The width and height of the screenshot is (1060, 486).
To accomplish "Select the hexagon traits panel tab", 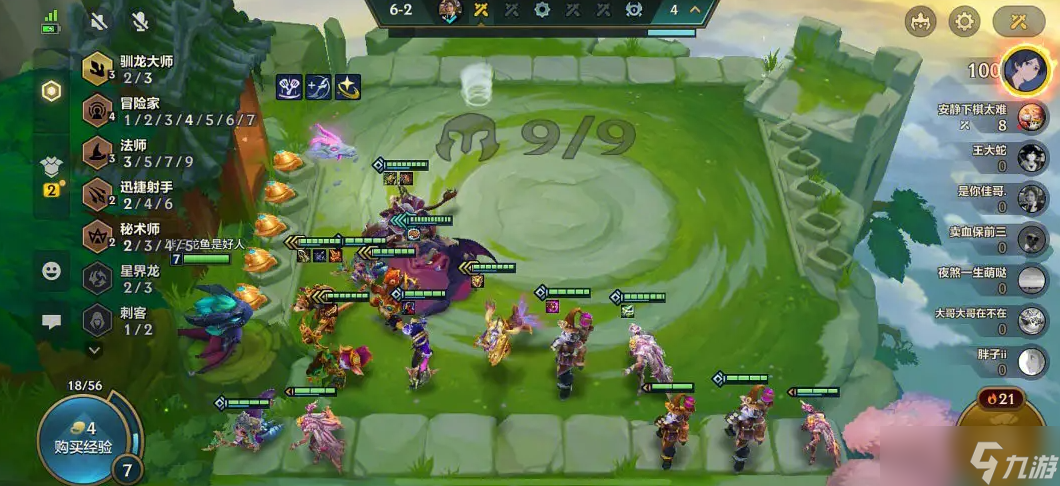I will coord(51,91).
